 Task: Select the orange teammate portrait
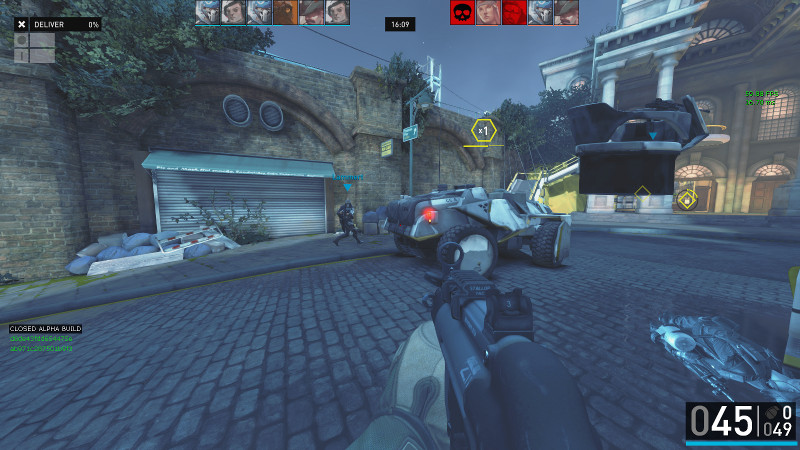(285, 12)
